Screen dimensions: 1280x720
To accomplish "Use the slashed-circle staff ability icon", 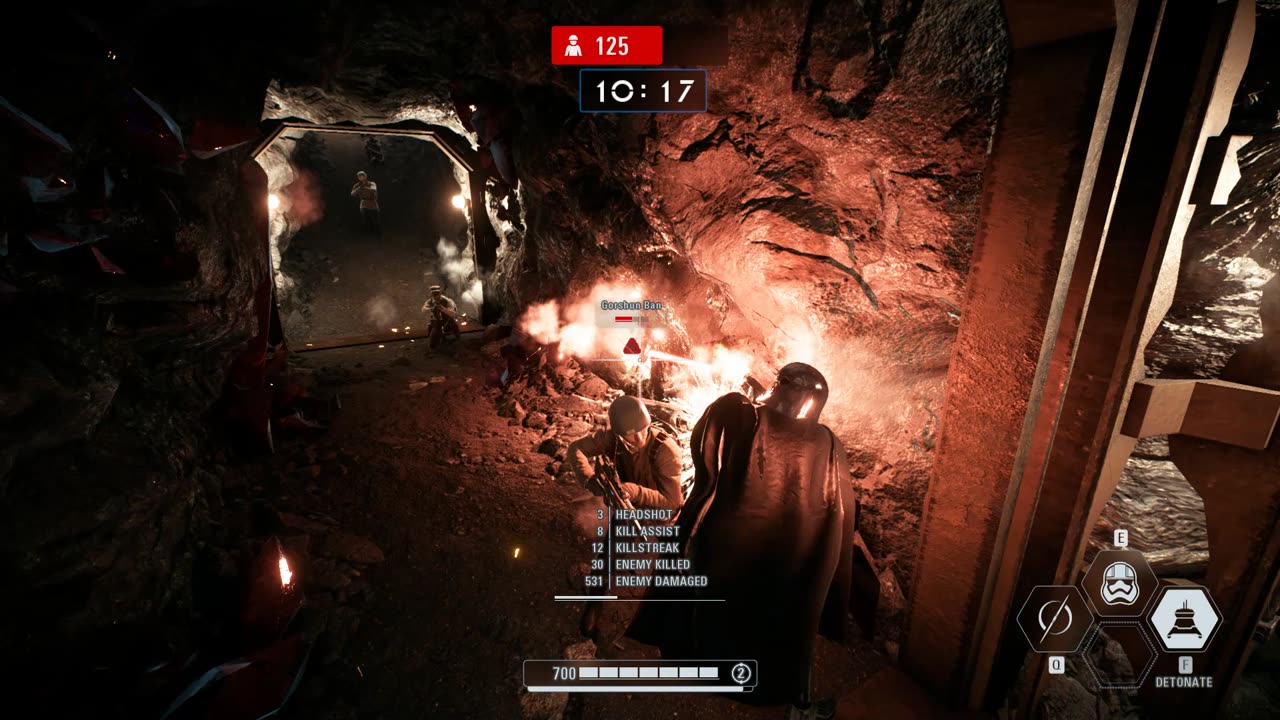I will 1055,620.
